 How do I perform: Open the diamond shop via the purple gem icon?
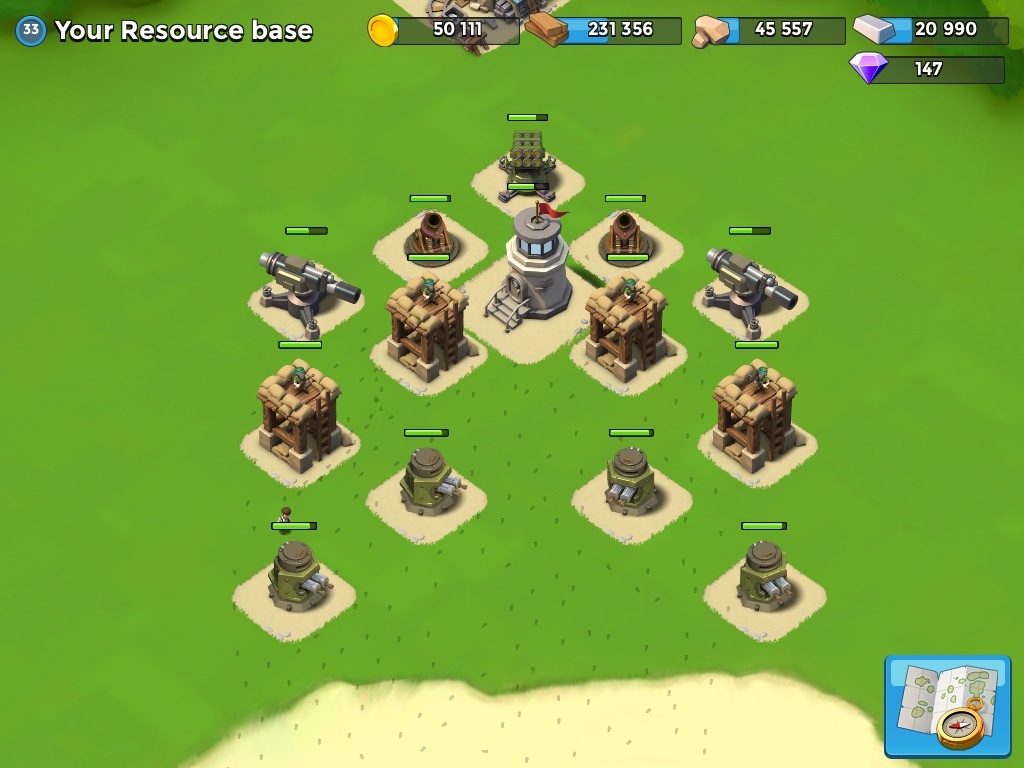coord(868,68)
